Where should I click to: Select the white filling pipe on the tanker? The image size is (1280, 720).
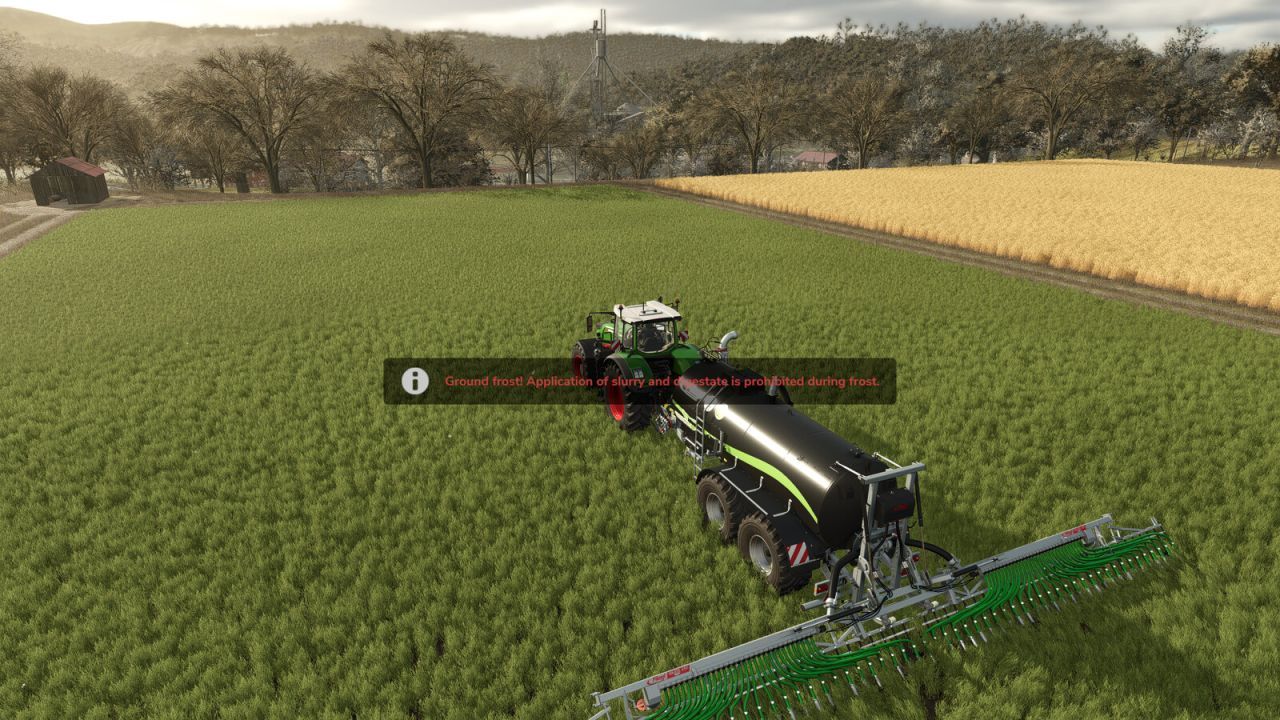pyautogui.click(x=728, y=337)
